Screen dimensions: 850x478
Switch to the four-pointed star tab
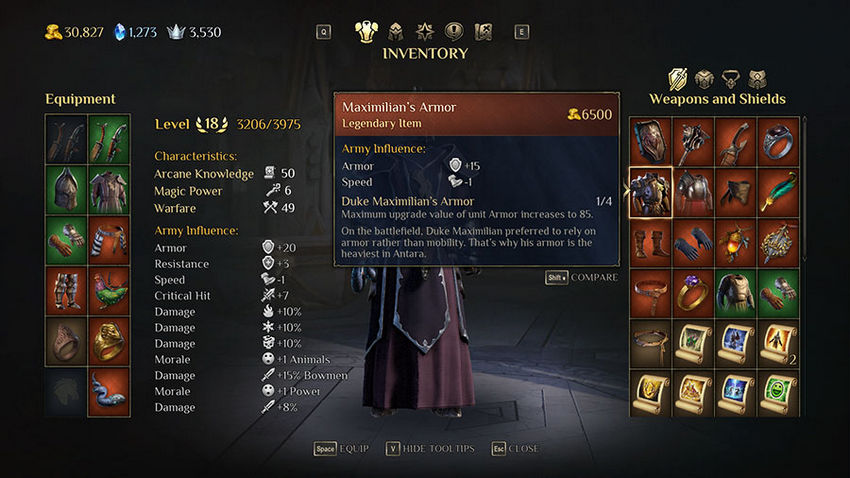pyautogui.click(x=425, y=31)
